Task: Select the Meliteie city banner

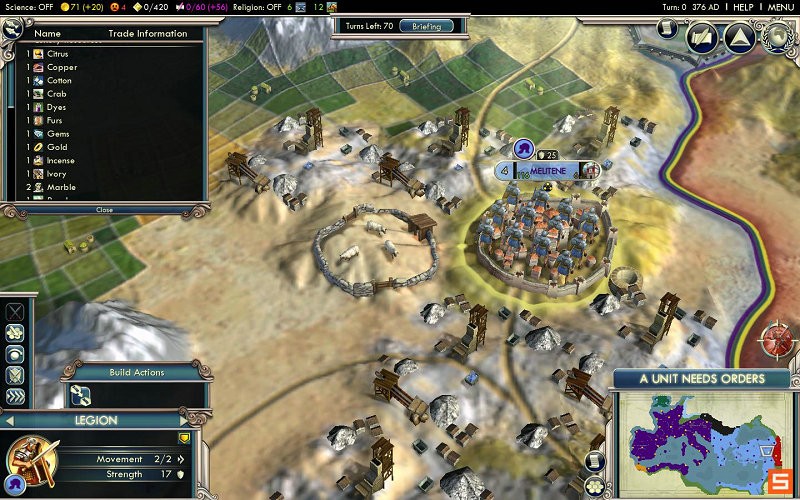Action: tap(547, 170)
